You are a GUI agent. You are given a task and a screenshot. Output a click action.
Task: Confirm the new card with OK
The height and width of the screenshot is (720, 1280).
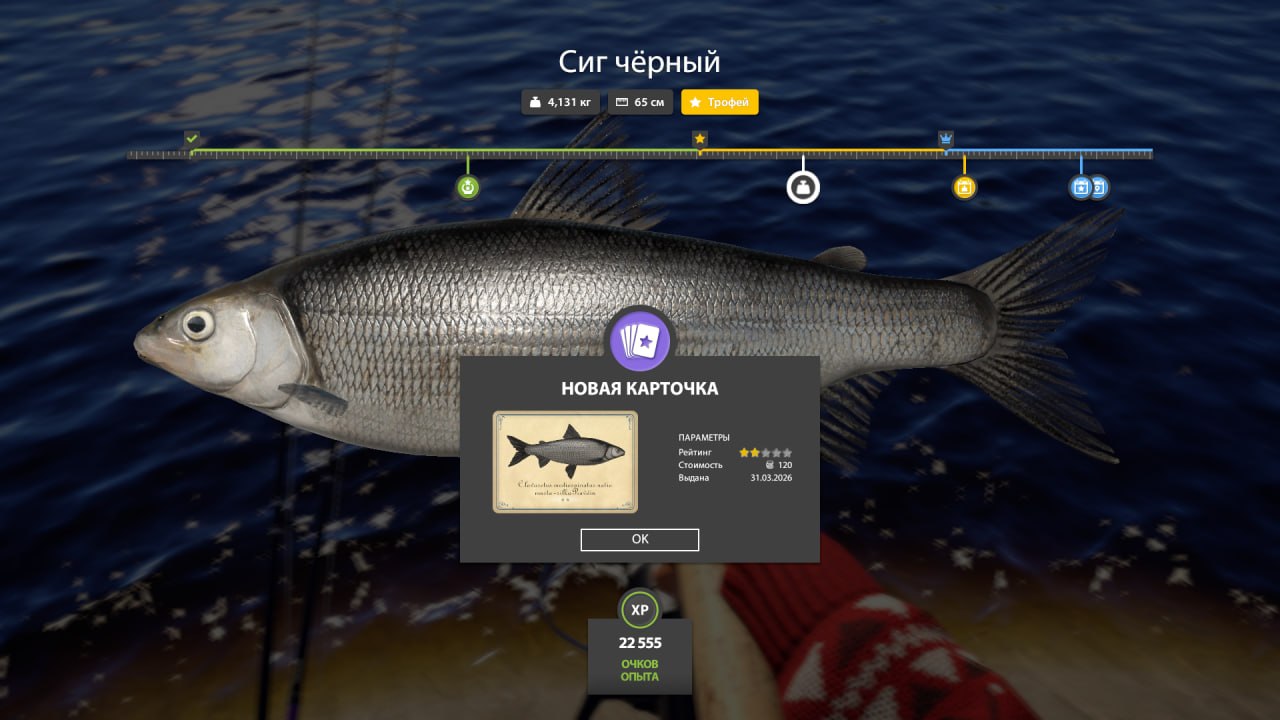coord(640,540)
